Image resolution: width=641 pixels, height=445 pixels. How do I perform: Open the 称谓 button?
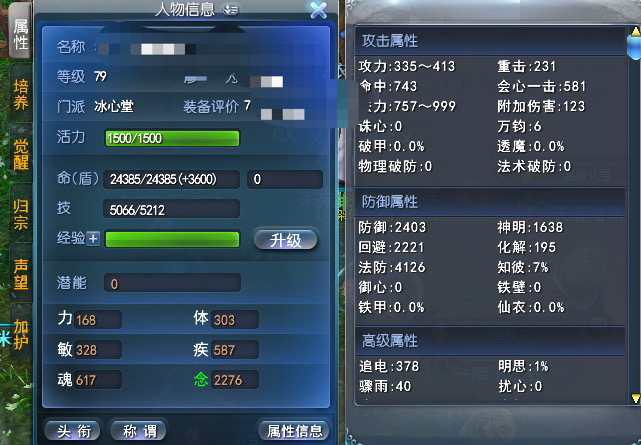[138, 431]
